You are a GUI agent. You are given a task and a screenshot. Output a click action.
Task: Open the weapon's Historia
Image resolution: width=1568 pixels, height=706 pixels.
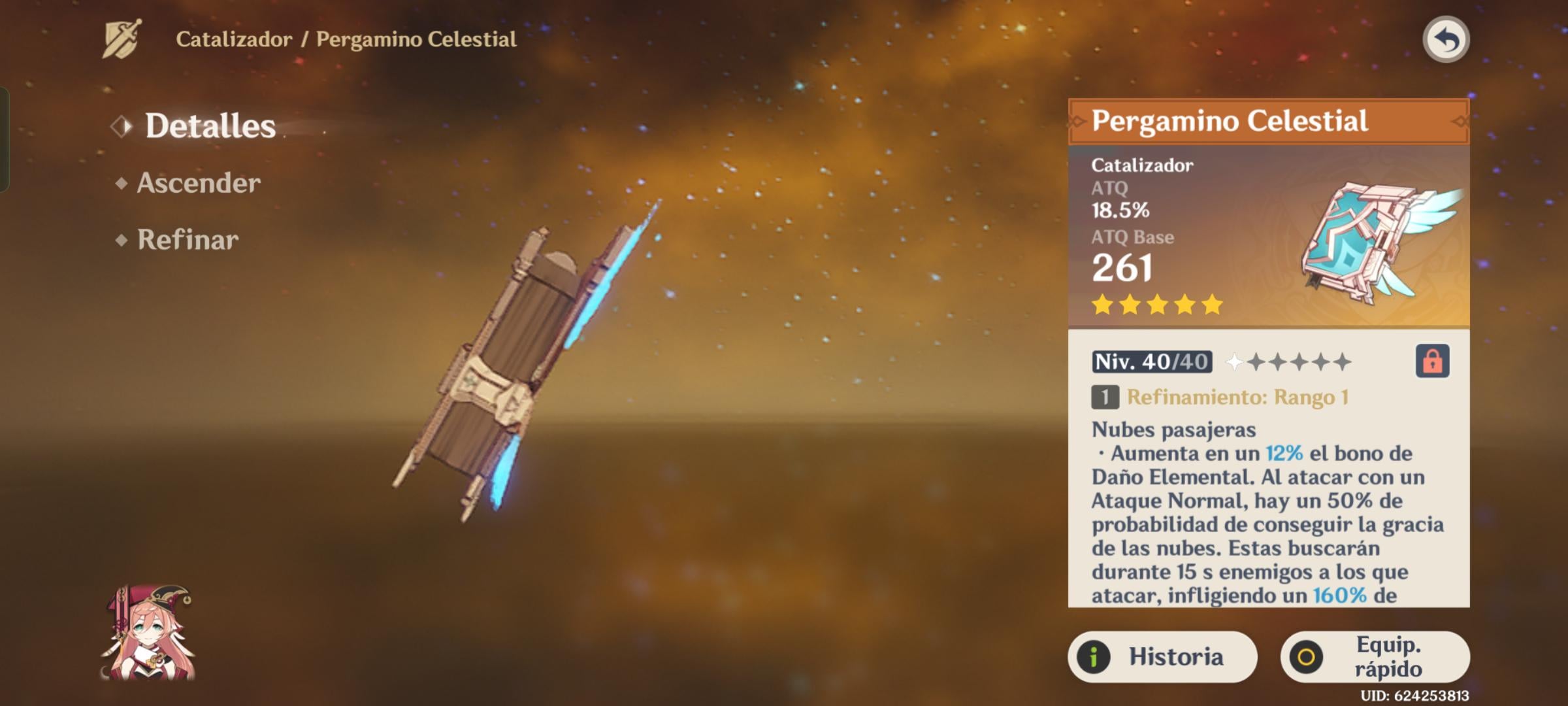[x=1162, y=656]
